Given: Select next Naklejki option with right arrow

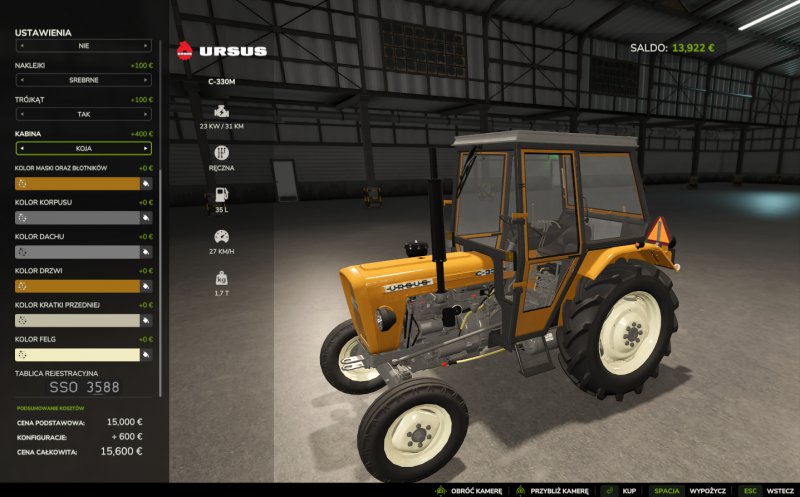Looking at the screenshot, I should point(145,80).
